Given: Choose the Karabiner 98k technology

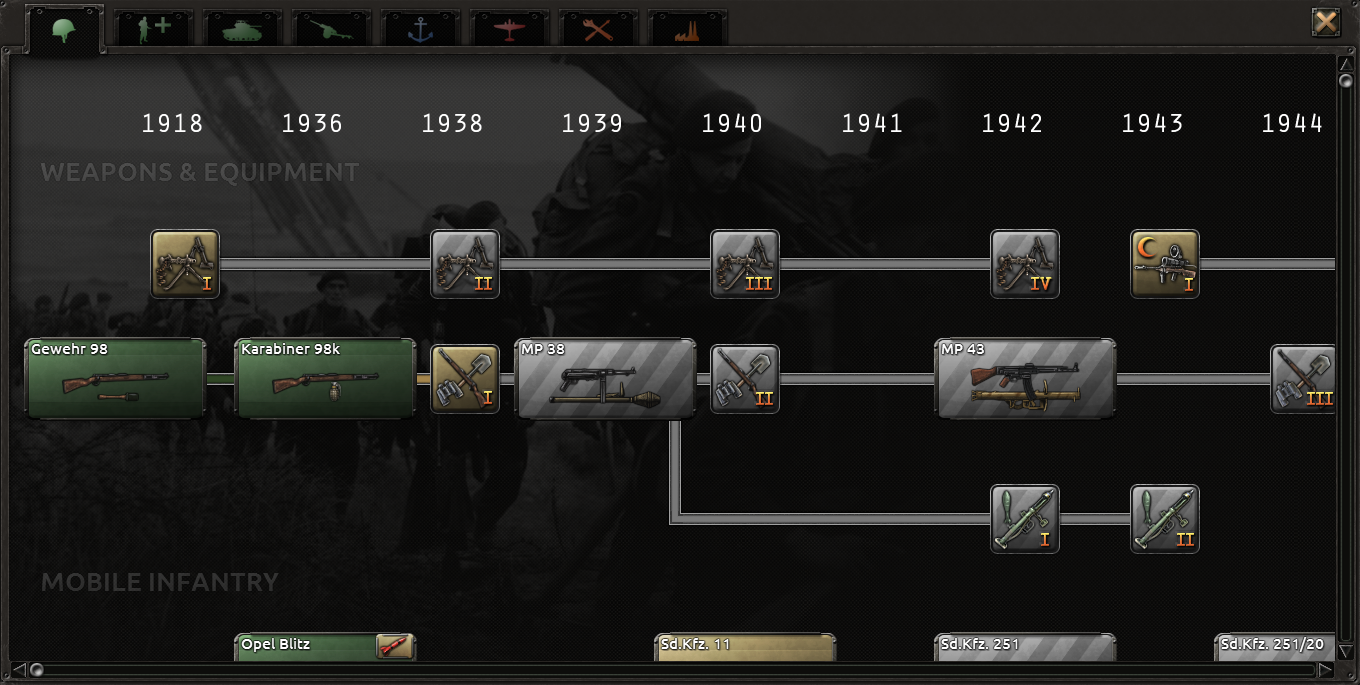Looking at the screenshot, I should click(x=325, y=378).
